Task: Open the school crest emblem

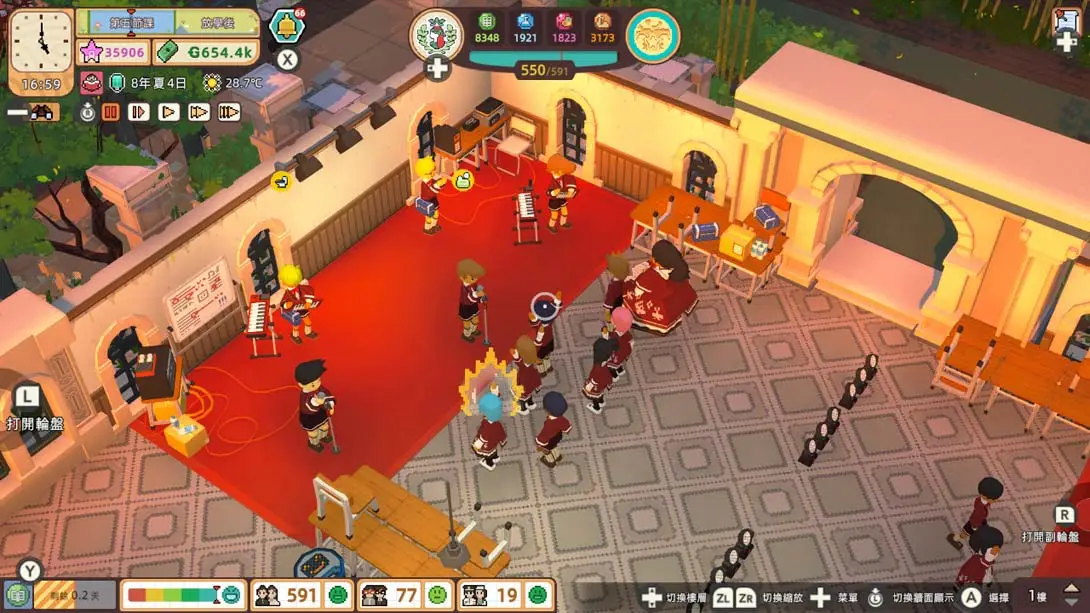Action: 436,34
